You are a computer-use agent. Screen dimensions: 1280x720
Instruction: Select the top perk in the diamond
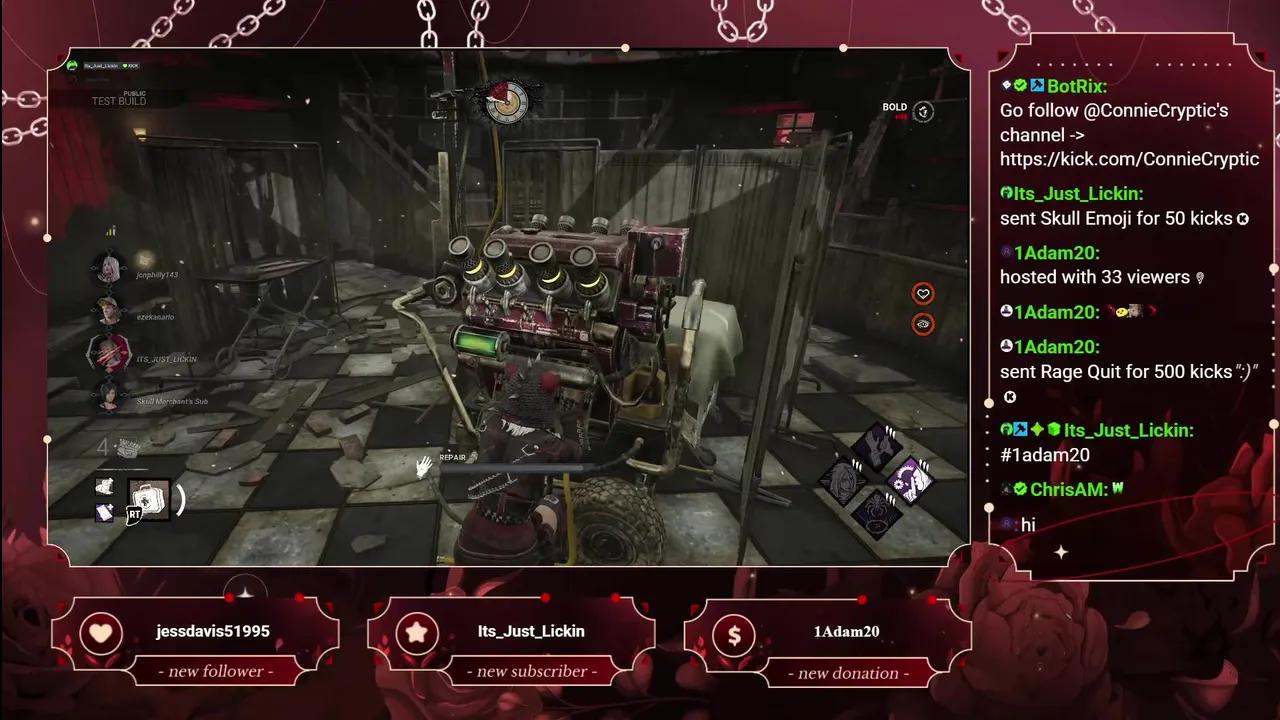877,443
